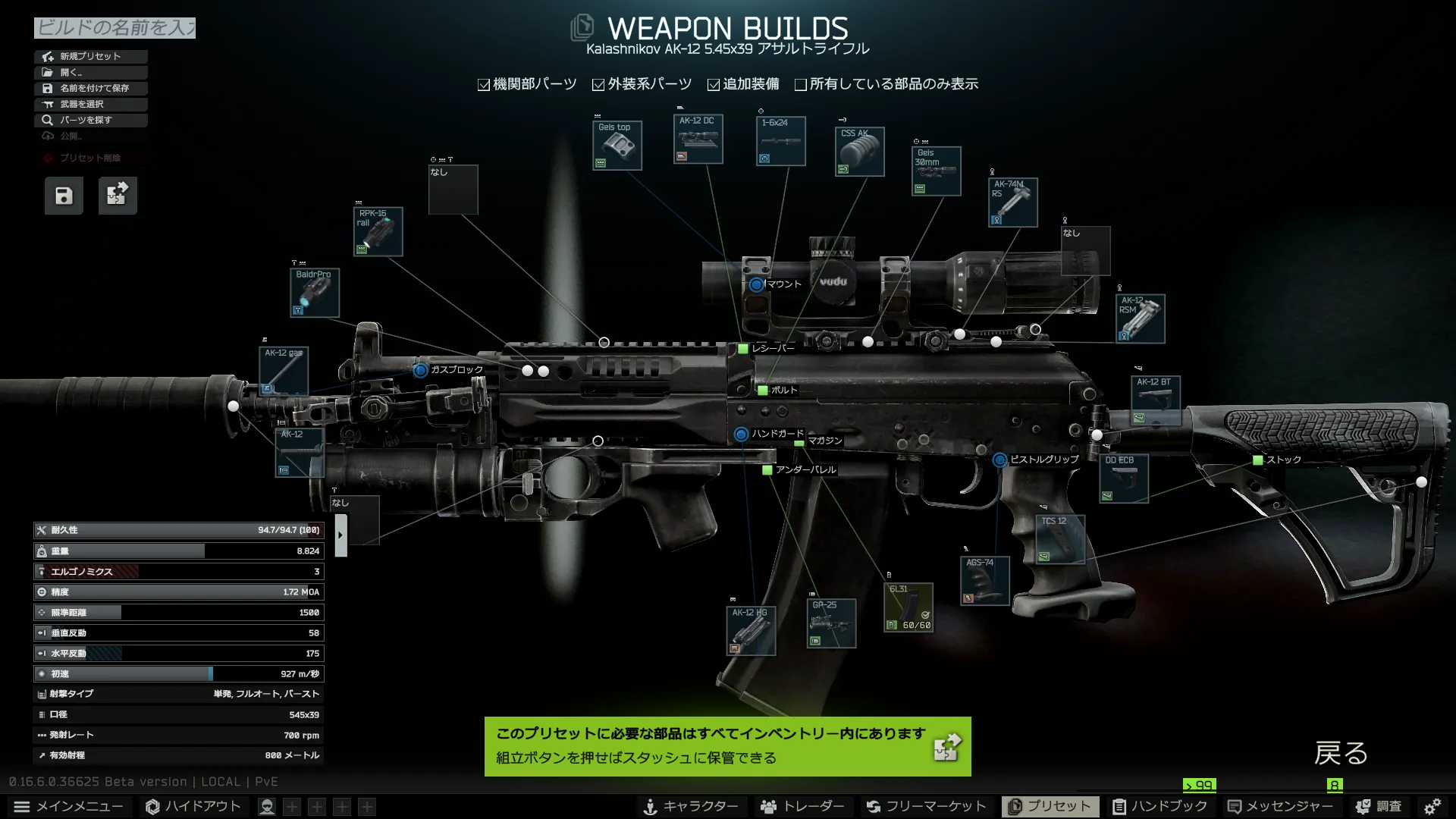This screenshot has width=1456, height=819.
Task: Create a new preset via 新規プリセット
Action: [x=90, y=56]
